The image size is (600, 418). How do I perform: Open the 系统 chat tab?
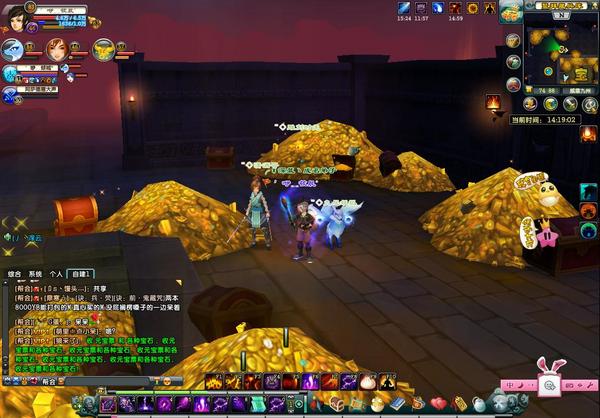click(x=35, y=272)
